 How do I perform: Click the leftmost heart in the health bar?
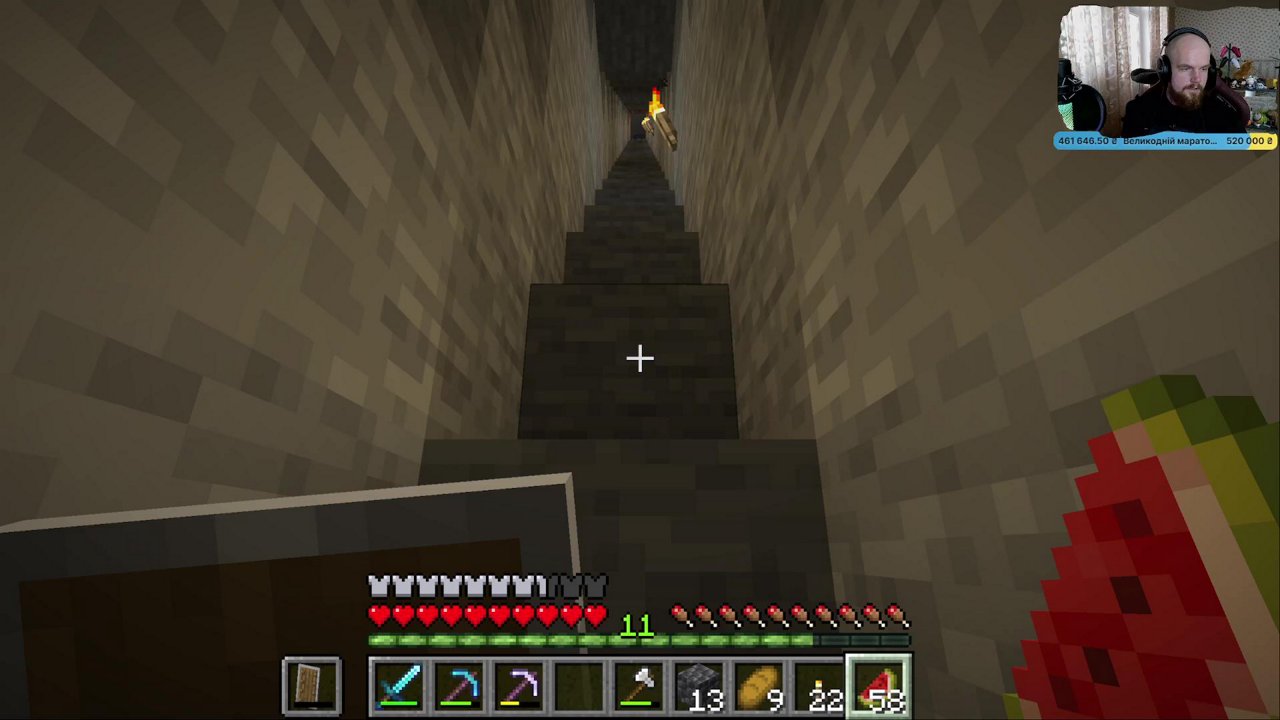(x=378, y=615)
